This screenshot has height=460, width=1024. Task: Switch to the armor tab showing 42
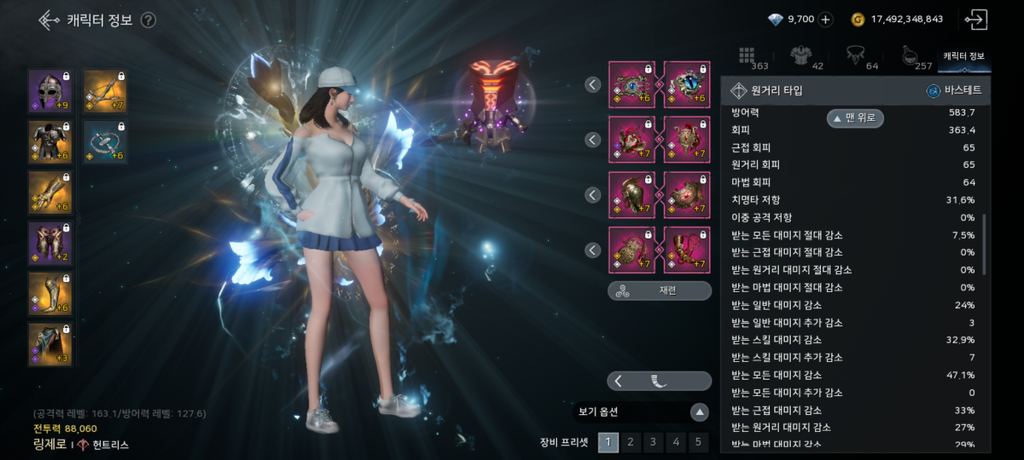[x=805, y=58]
